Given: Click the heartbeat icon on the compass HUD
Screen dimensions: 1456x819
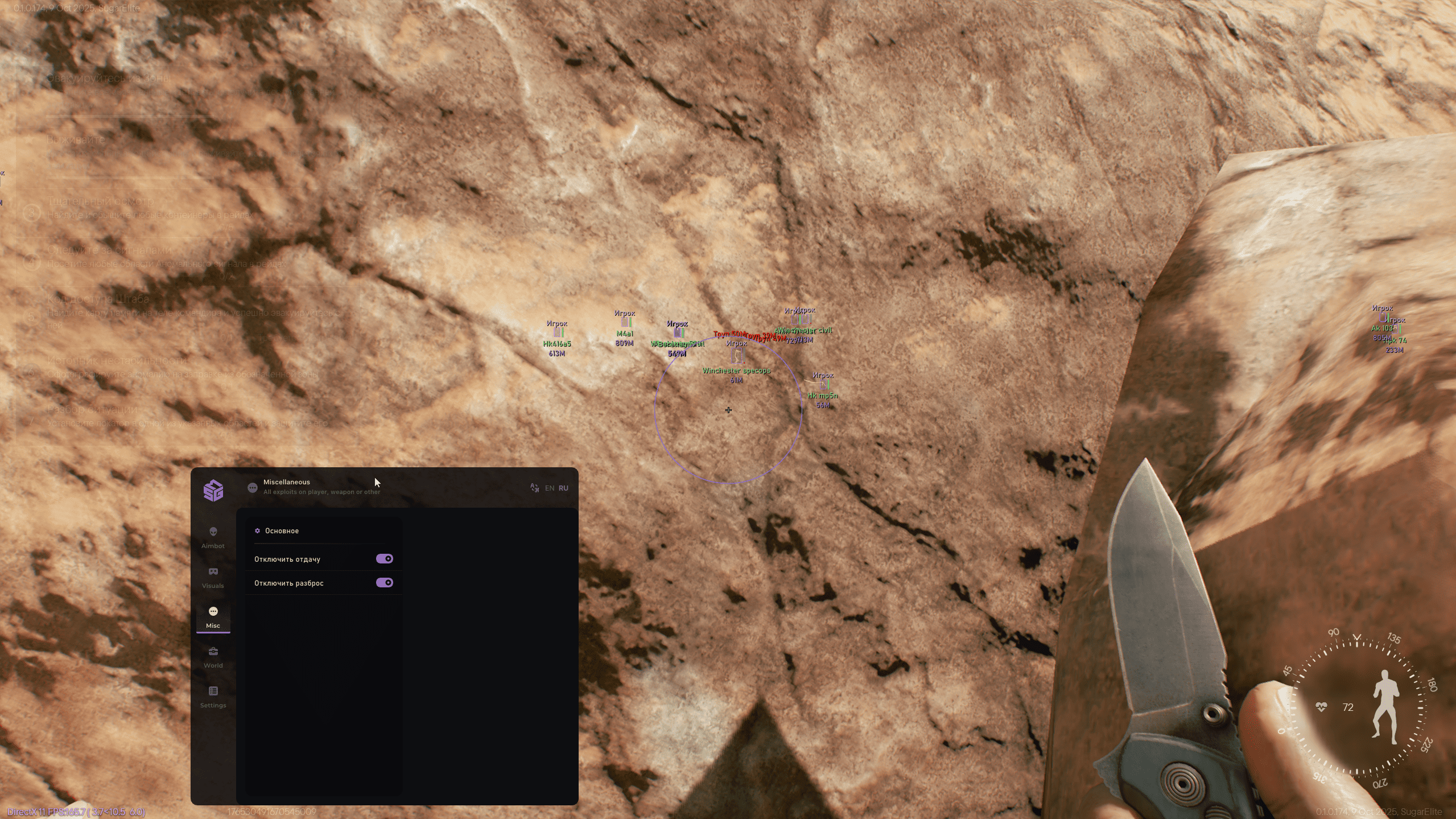Looking at the screenshot, I should (x=1321, y=707).
